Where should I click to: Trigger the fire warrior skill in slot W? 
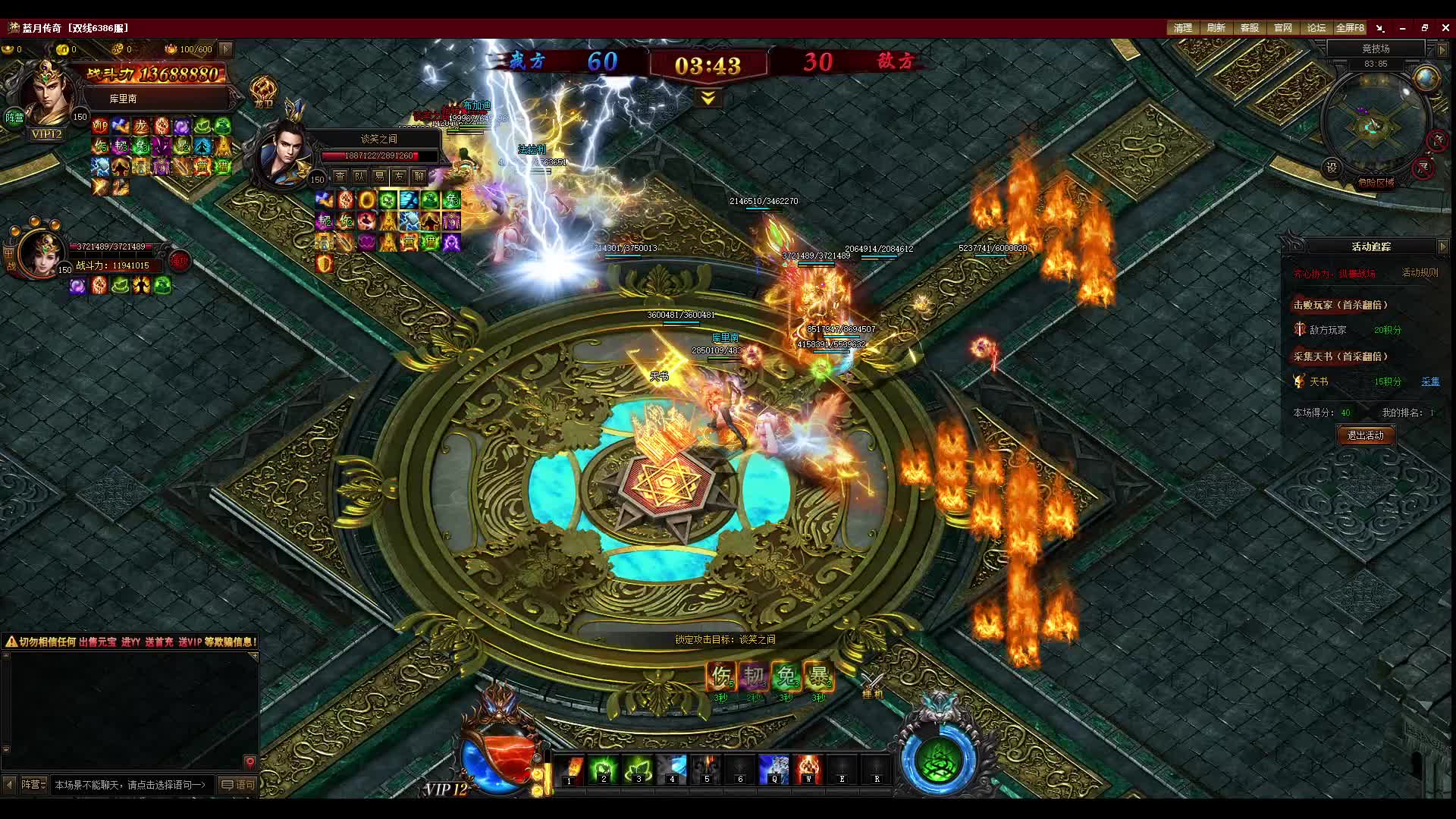click(x=808, y=769)
